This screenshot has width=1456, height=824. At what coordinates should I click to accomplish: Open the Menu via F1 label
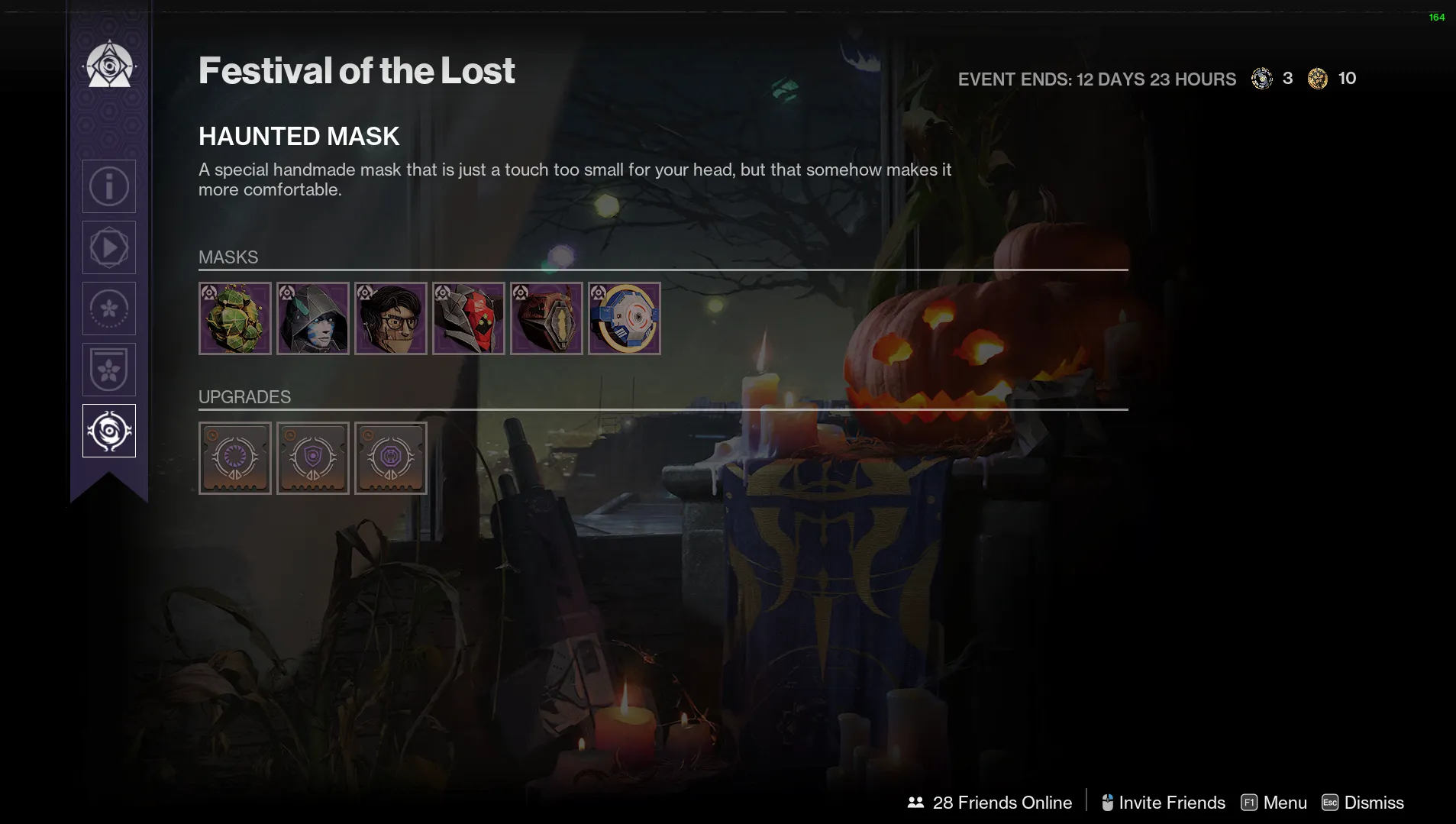click(x=1274, y=802)
